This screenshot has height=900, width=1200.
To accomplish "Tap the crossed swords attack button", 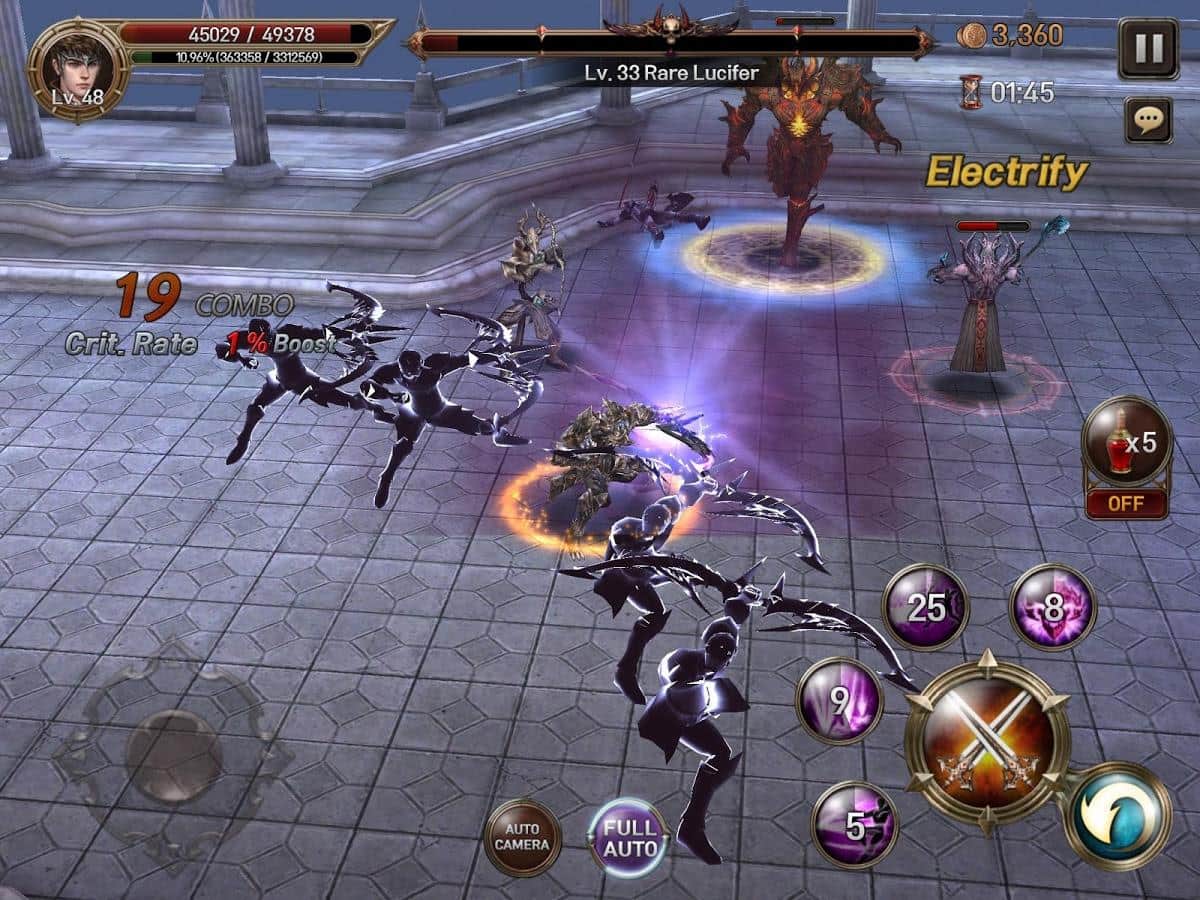I will click(x=987, y=740).
